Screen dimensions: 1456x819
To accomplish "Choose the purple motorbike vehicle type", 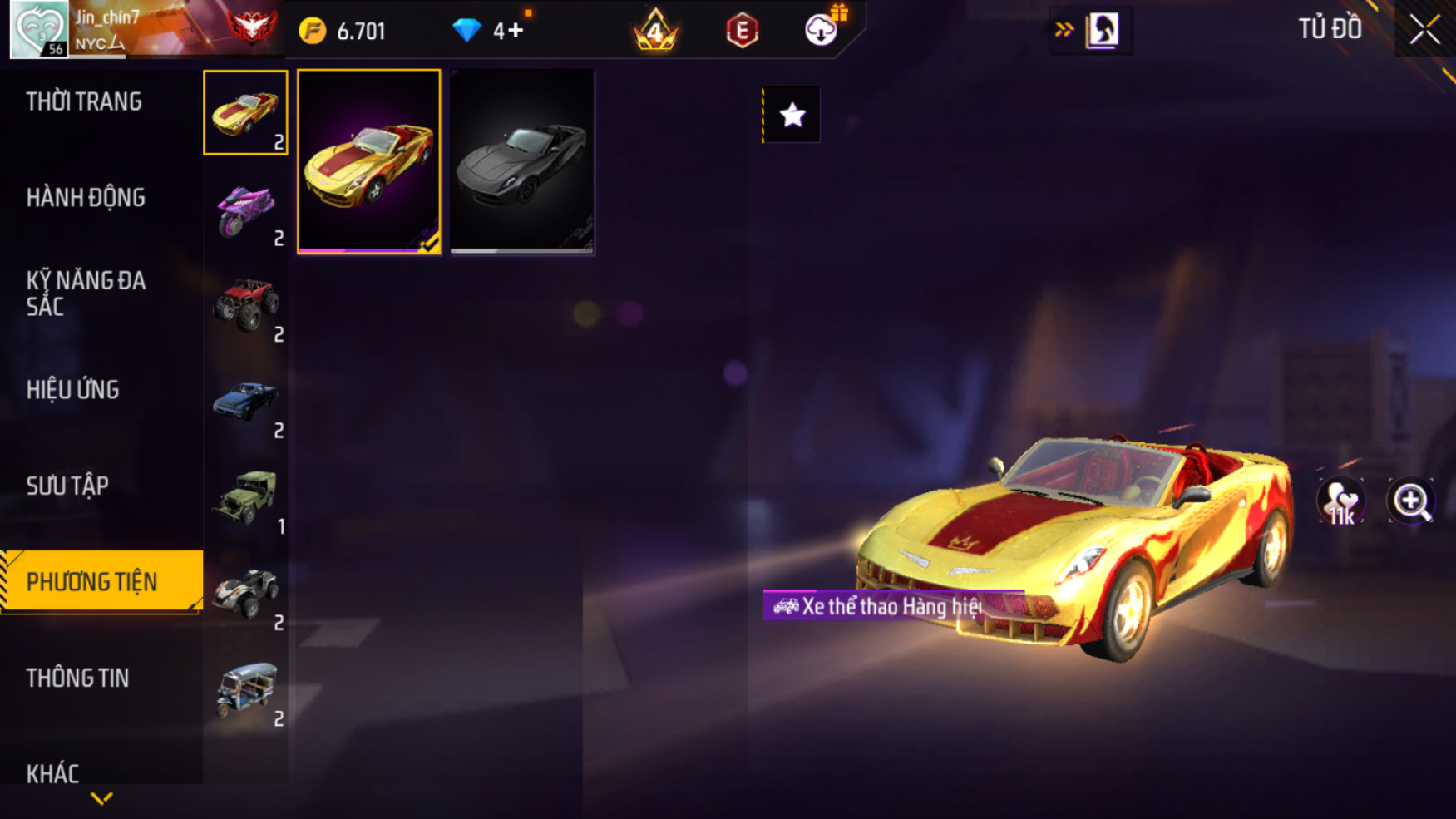I will click(x=246, y=210).
